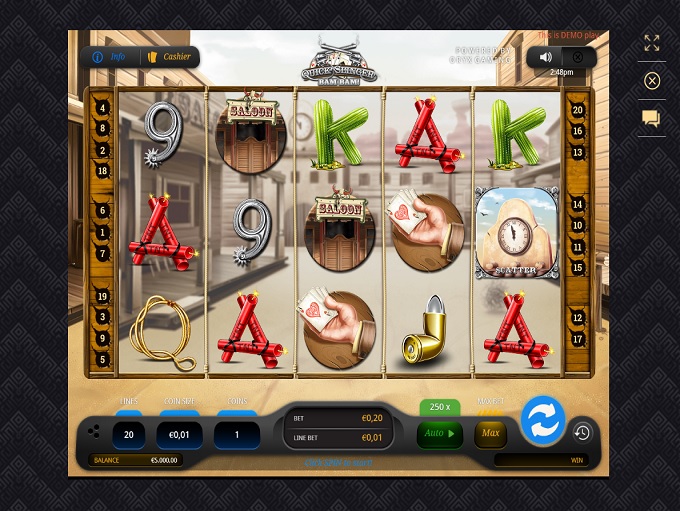
Task: Change the Lines value of 20
Action: (129, 435)
